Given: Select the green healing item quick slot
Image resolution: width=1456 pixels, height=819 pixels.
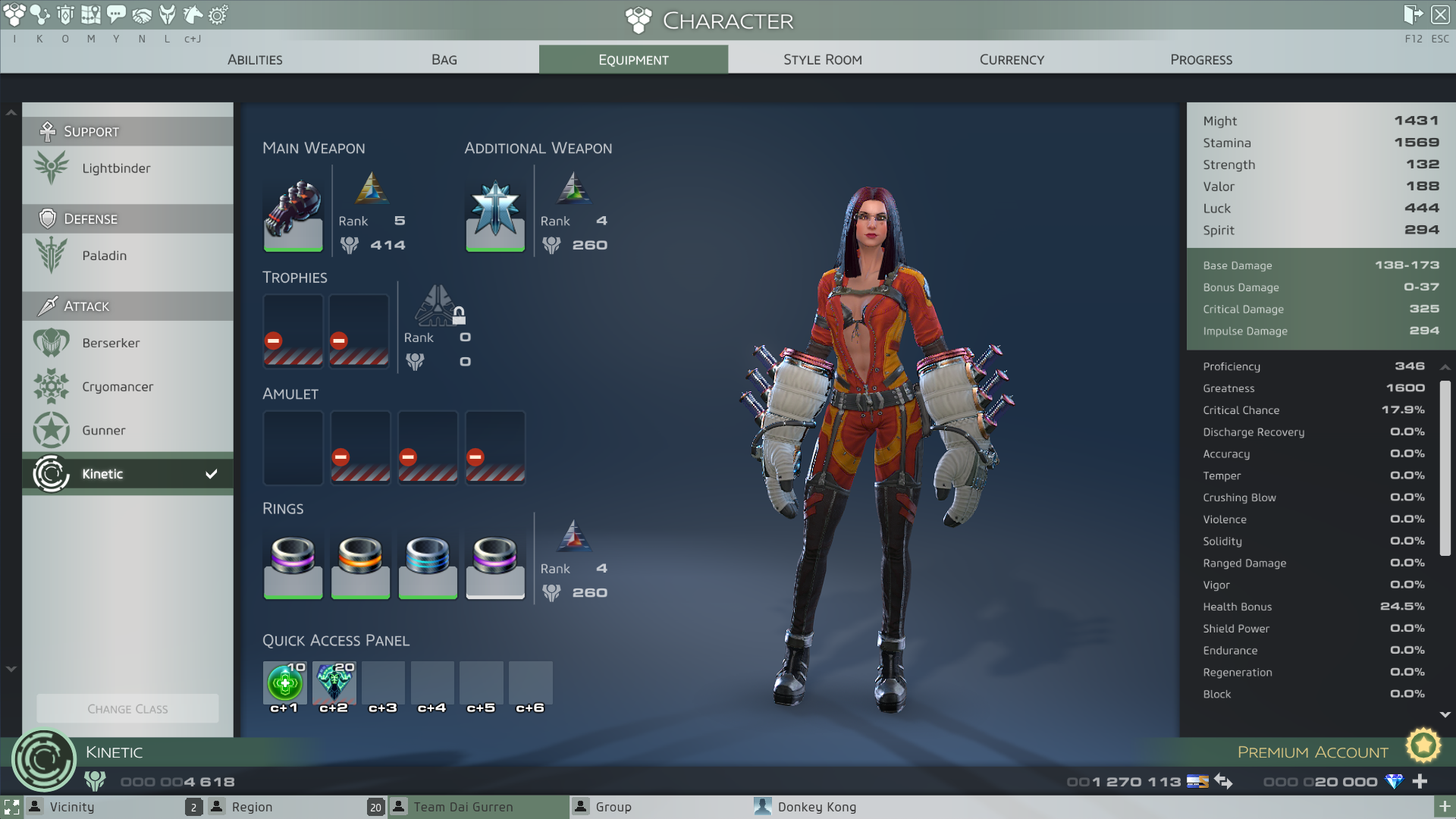Looking at the screenshot, I should pos(284,682).
